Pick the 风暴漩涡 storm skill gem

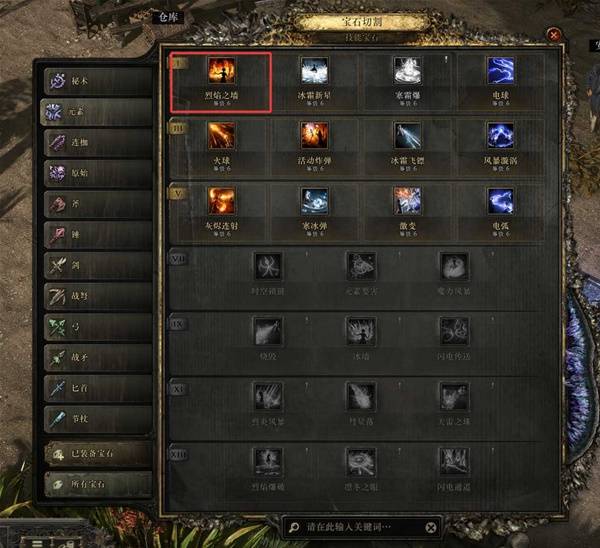[x=500, y=138]
